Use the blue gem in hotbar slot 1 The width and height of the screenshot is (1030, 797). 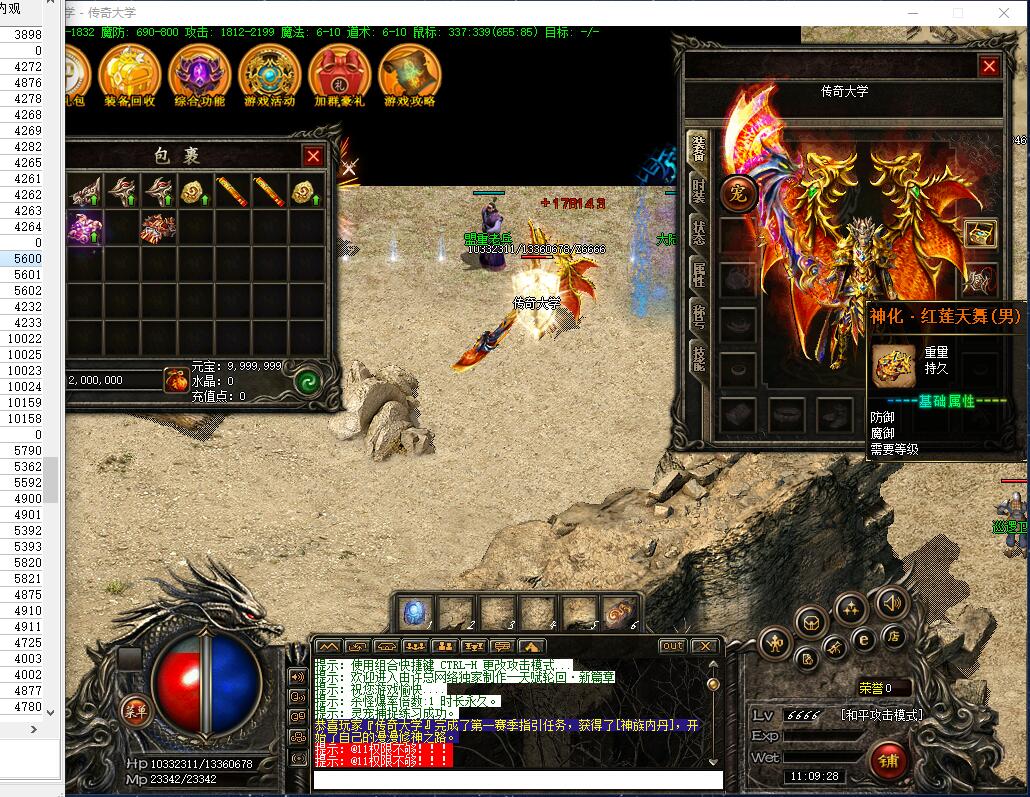pos(415,612)
